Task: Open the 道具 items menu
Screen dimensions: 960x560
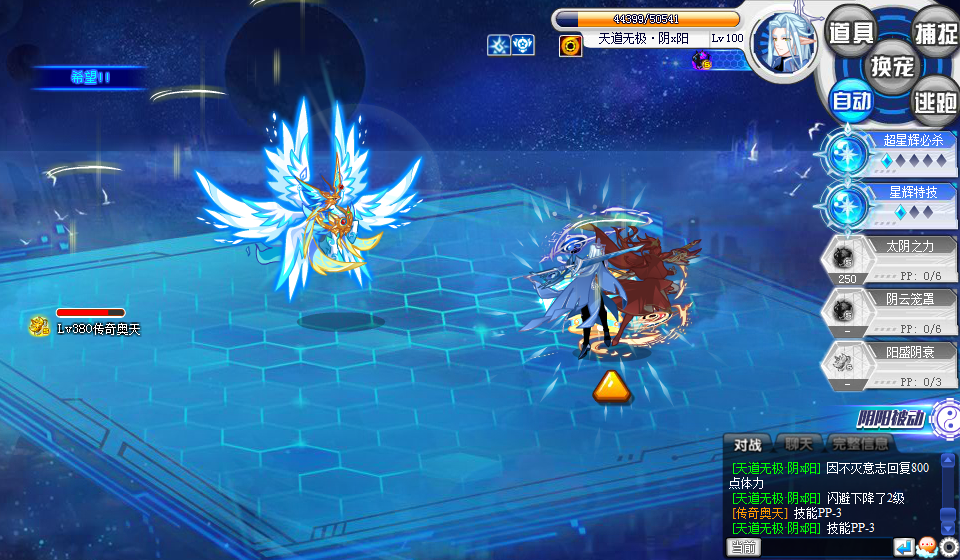Action: [x=852, y=33]
